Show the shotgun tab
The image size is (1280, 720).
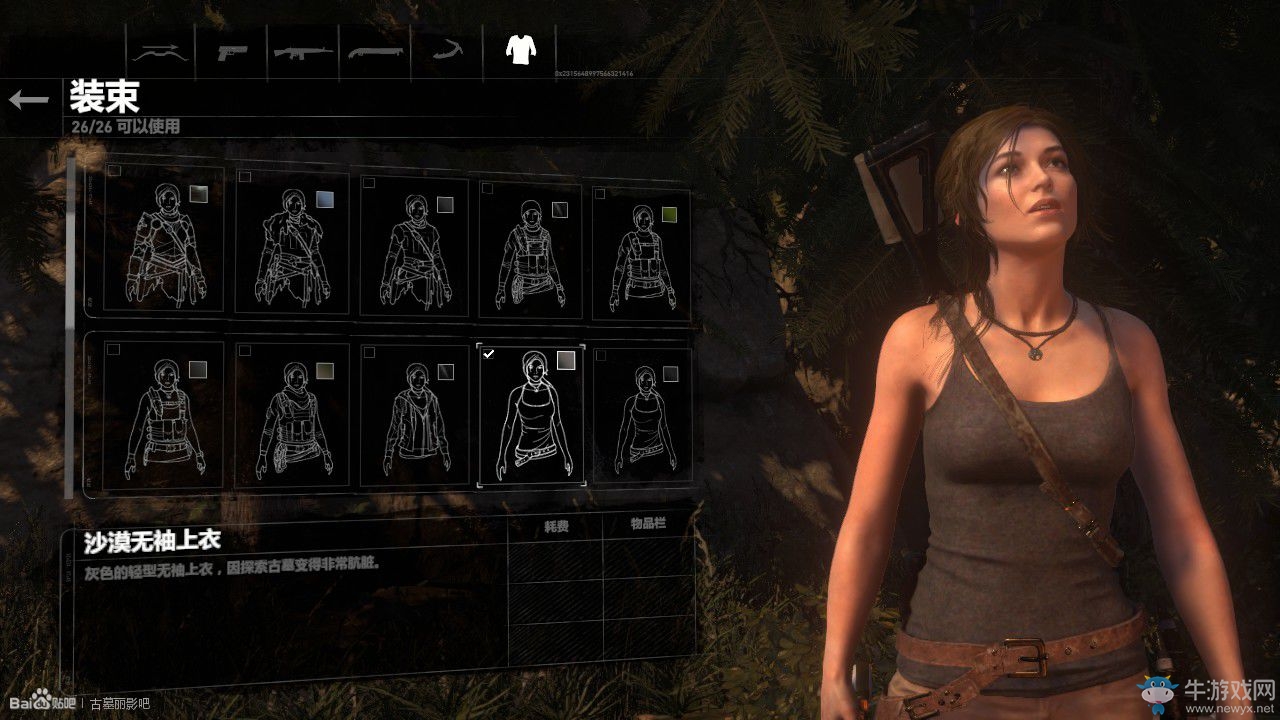click(x=375, y=50)
